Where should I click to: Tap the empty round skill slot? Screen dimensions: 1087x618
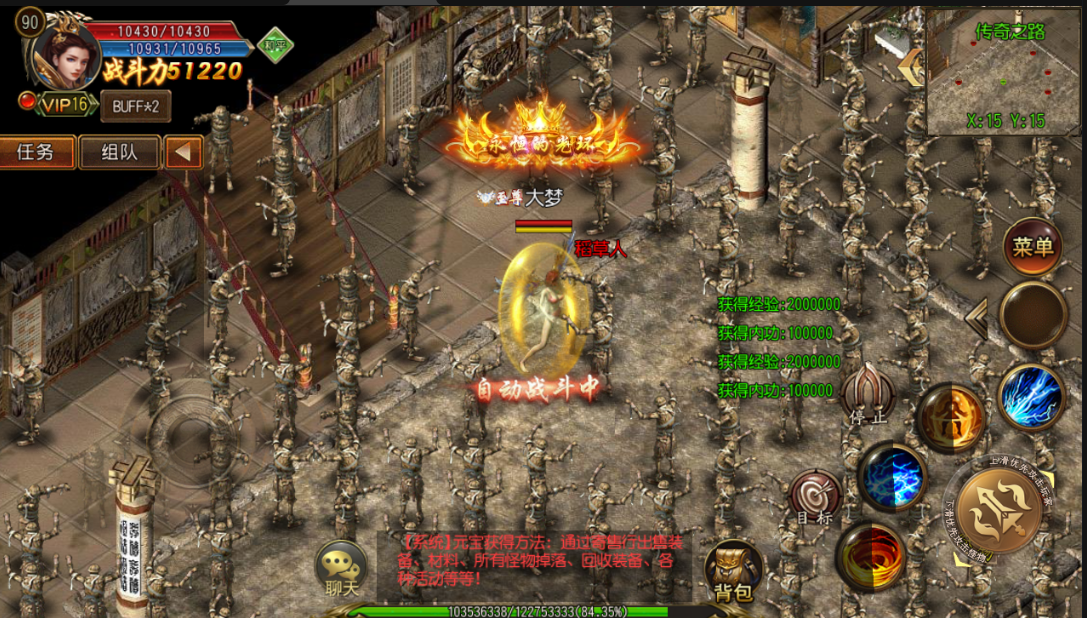(1033, 314)
